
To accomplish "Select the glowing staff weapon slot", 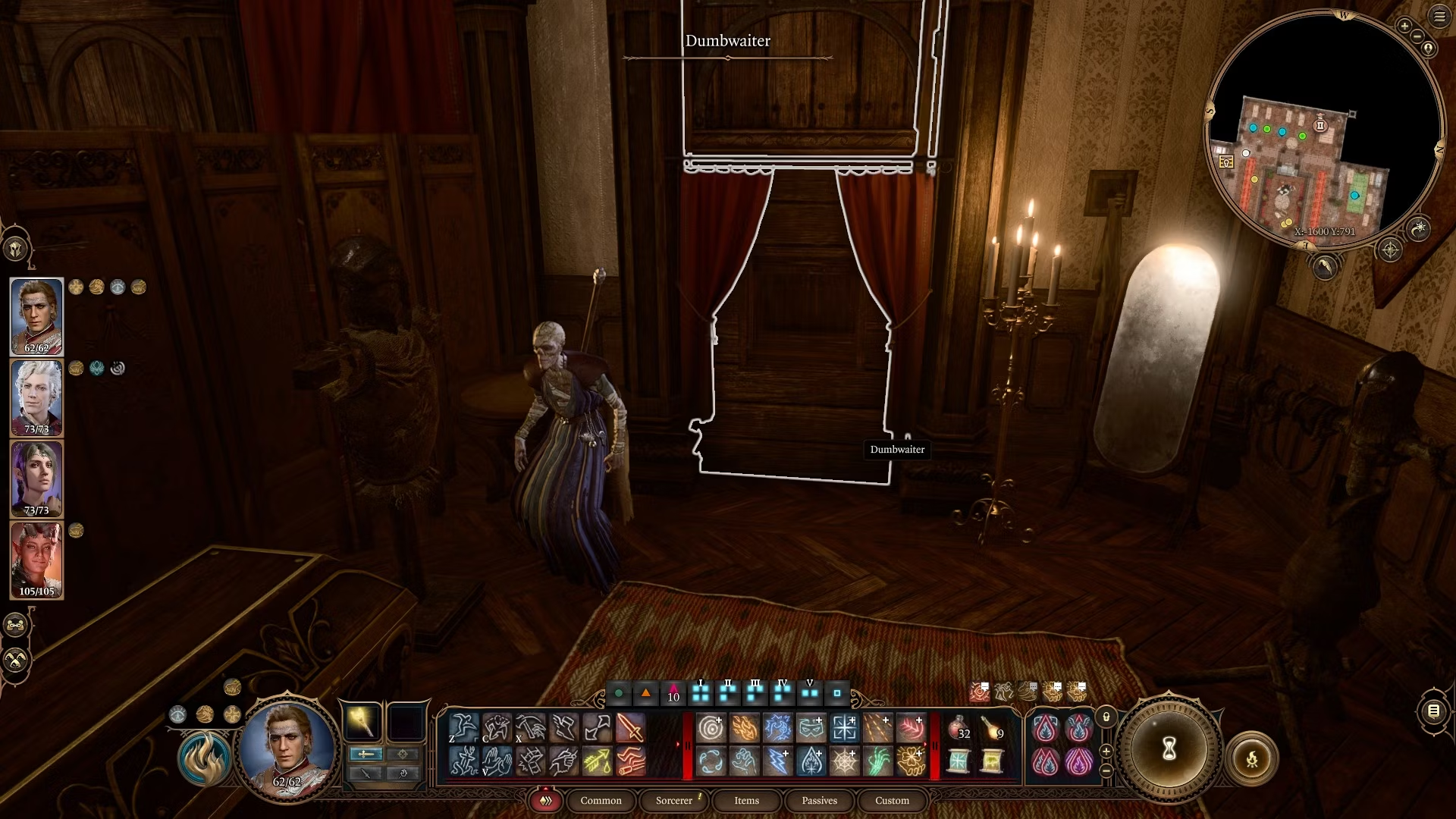I will coord(362,721).
